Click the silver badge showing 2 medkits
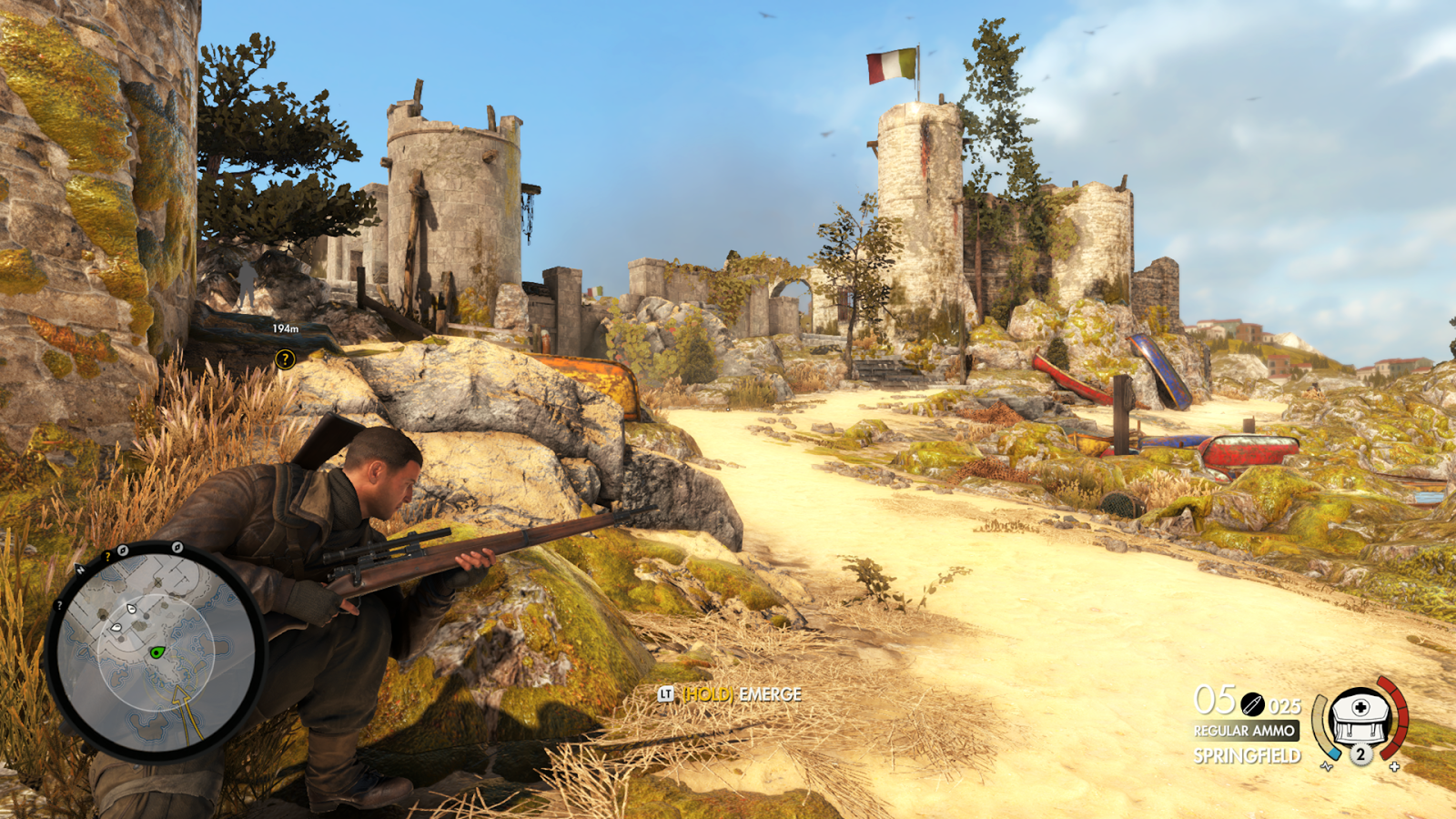Image resolution: width=1456 pixels, height=819 pixels. [x=1360, y=755]
